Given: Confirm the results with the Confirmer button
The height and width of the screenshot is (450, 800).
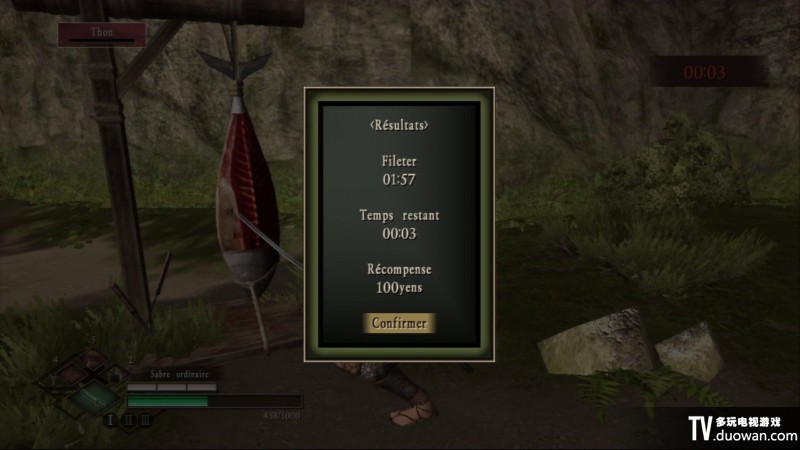Looking at the screenshot, I should pos(399,323).
